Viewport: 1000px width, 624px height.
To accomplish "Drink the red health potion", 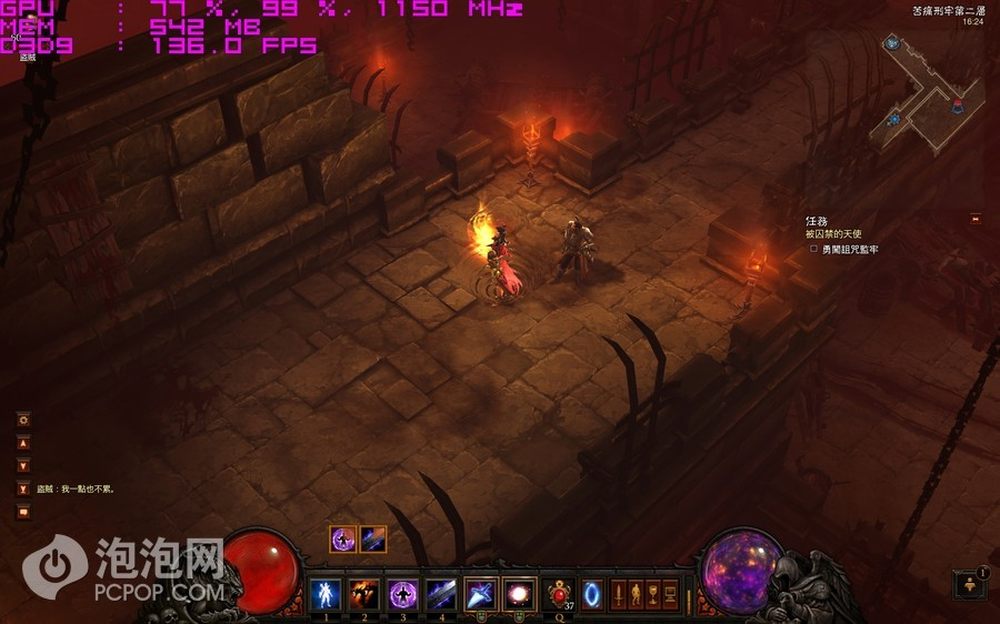I will tap(558, 592).
